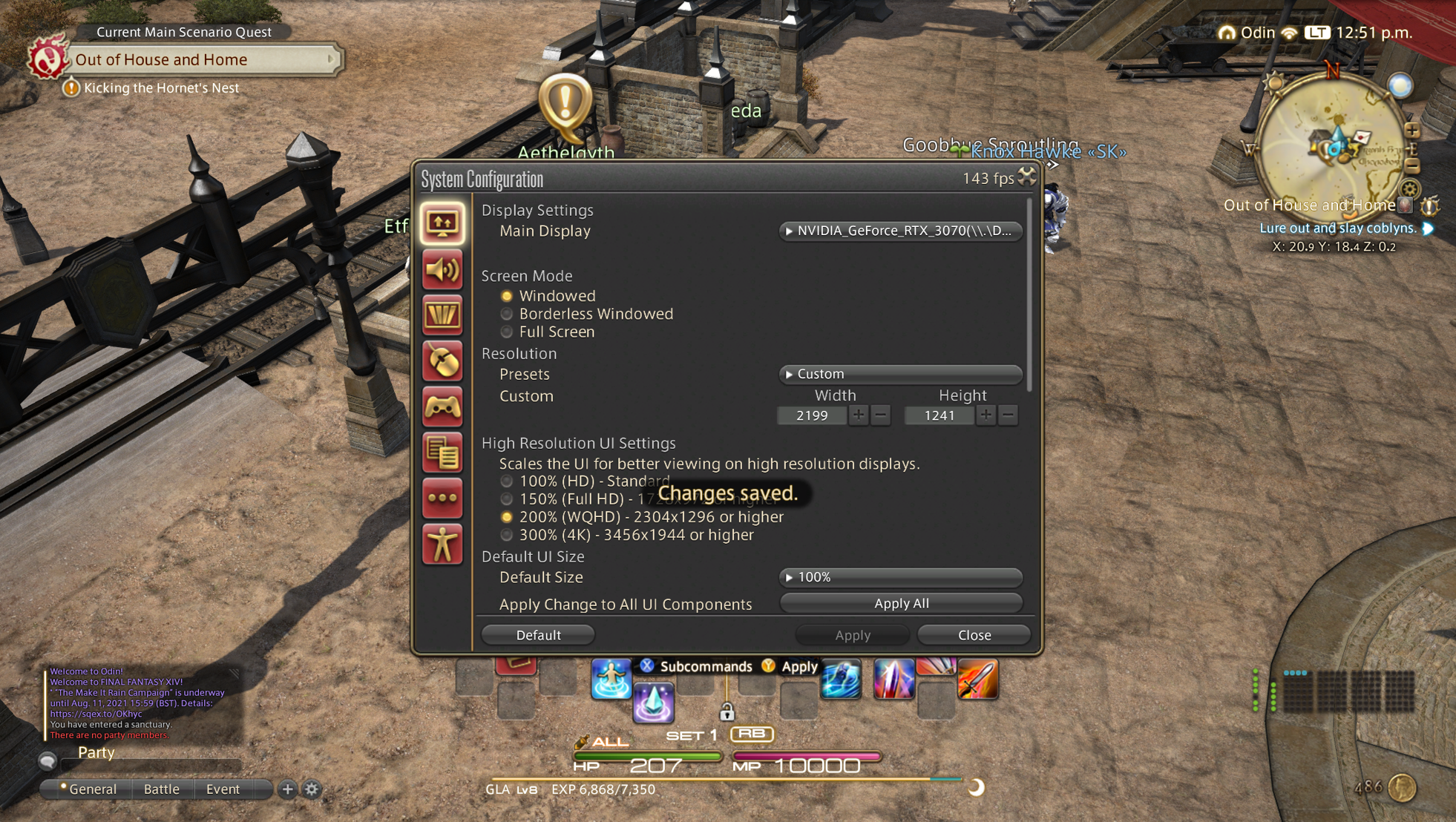
Task: Open the Main Display dropdown
Action: (x=900, y=231)
